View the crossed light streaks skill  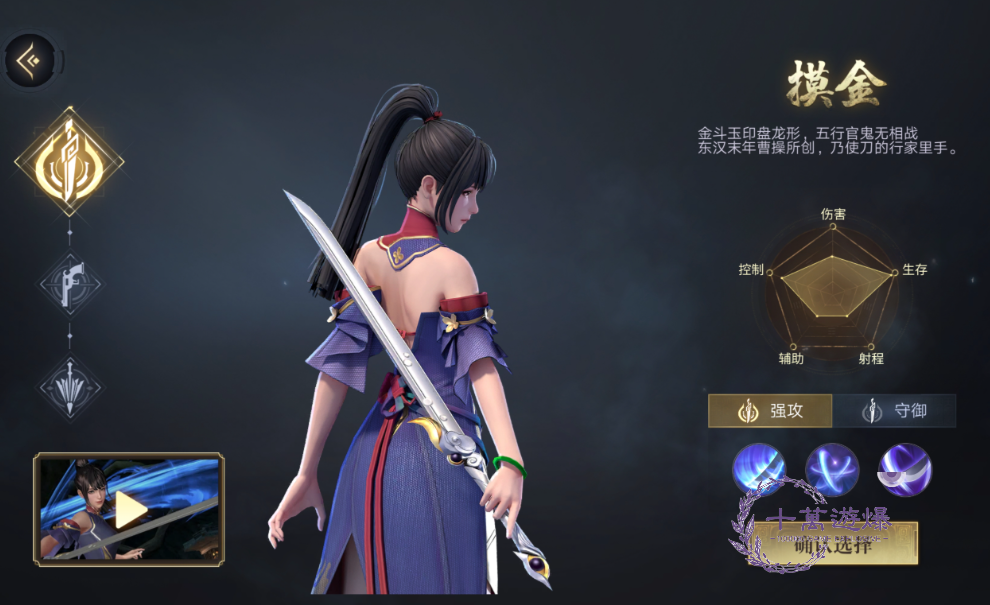point(832,469)
